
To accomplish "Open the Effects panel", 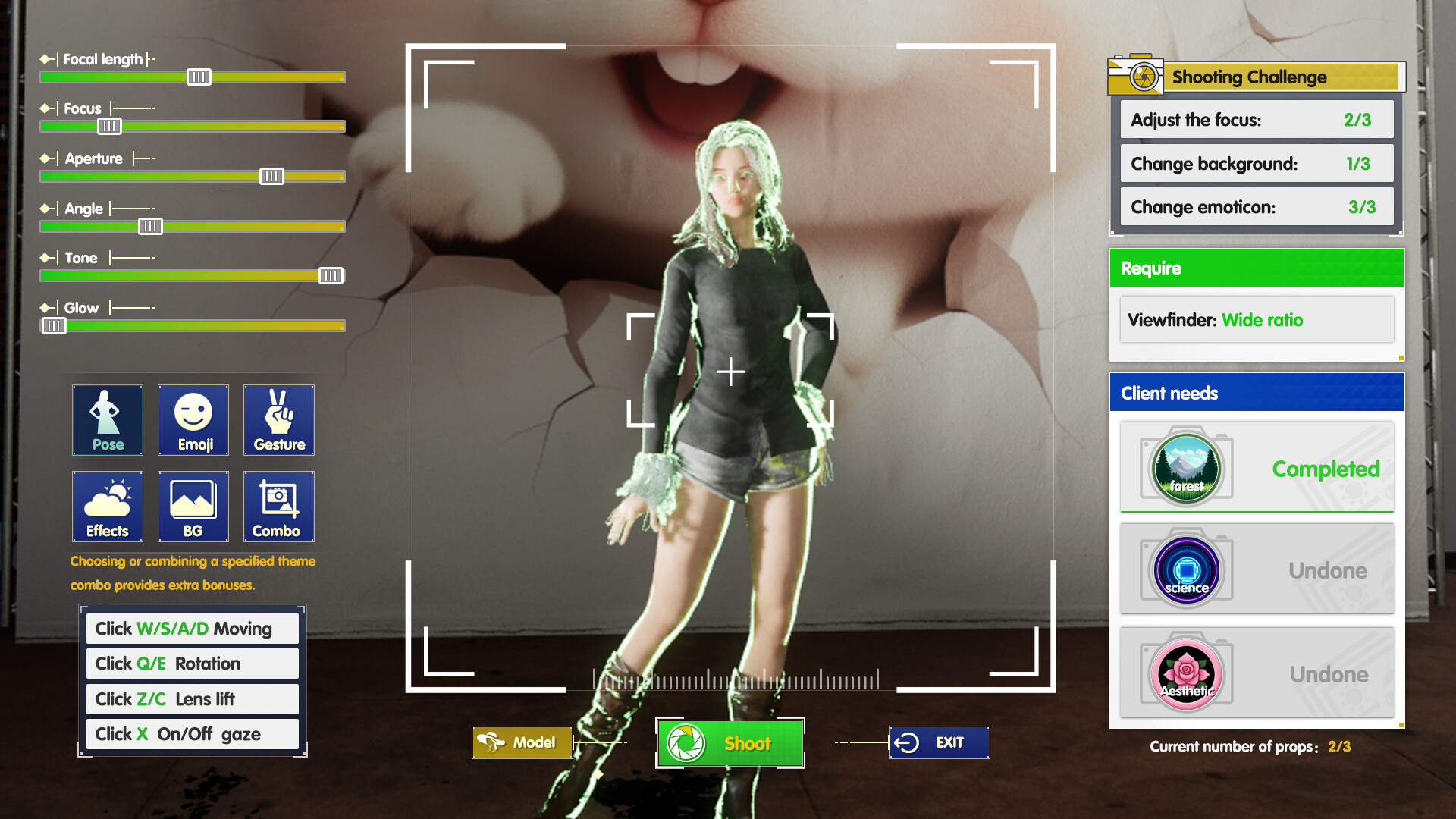I will coord(107,507).
